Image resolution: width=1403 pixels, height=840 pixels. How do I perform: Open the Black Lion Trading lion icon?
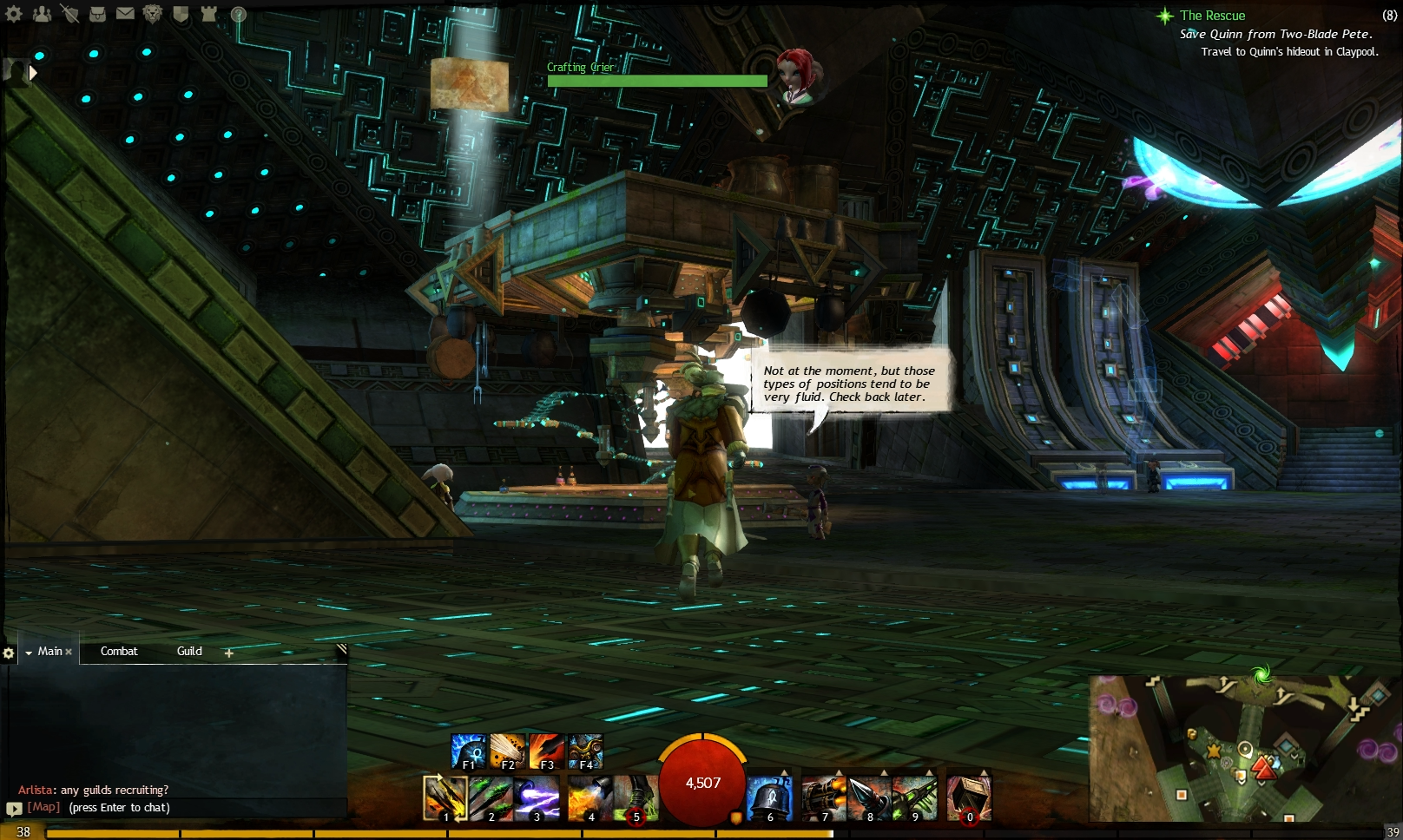tap(151, 14)
